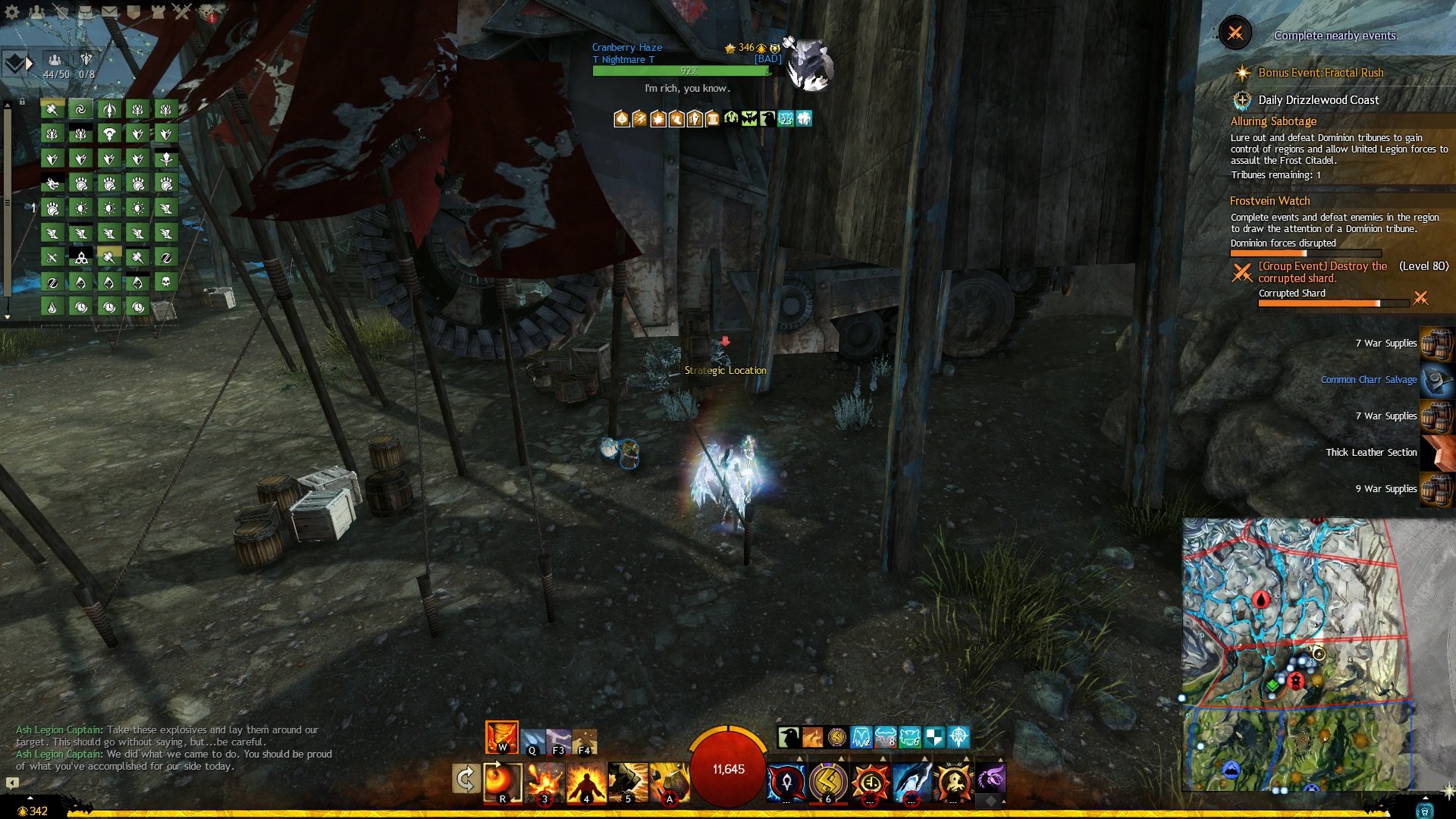
Task: Switch to air attunement
Action: (x=559, y=739)
